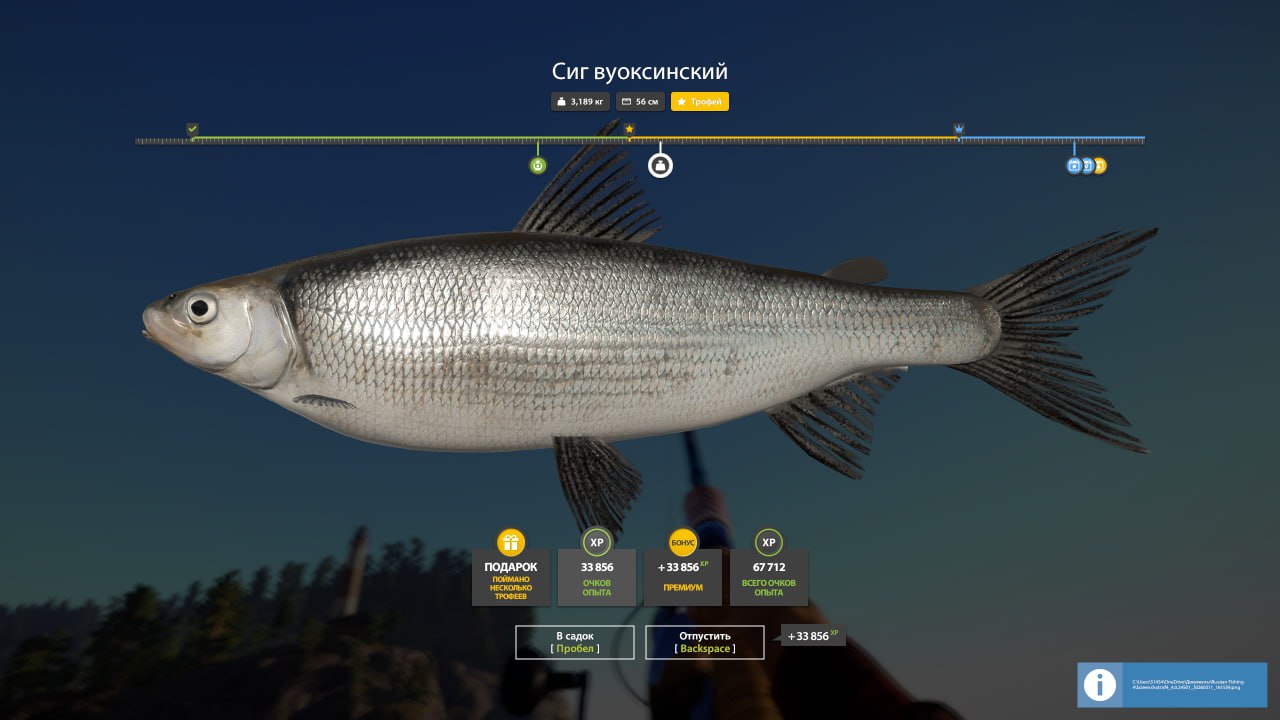Image resolution: width=1280 pixels, height=720 pixels.
Task: Click the yellow Трофей badge
Action: [700, 102]
